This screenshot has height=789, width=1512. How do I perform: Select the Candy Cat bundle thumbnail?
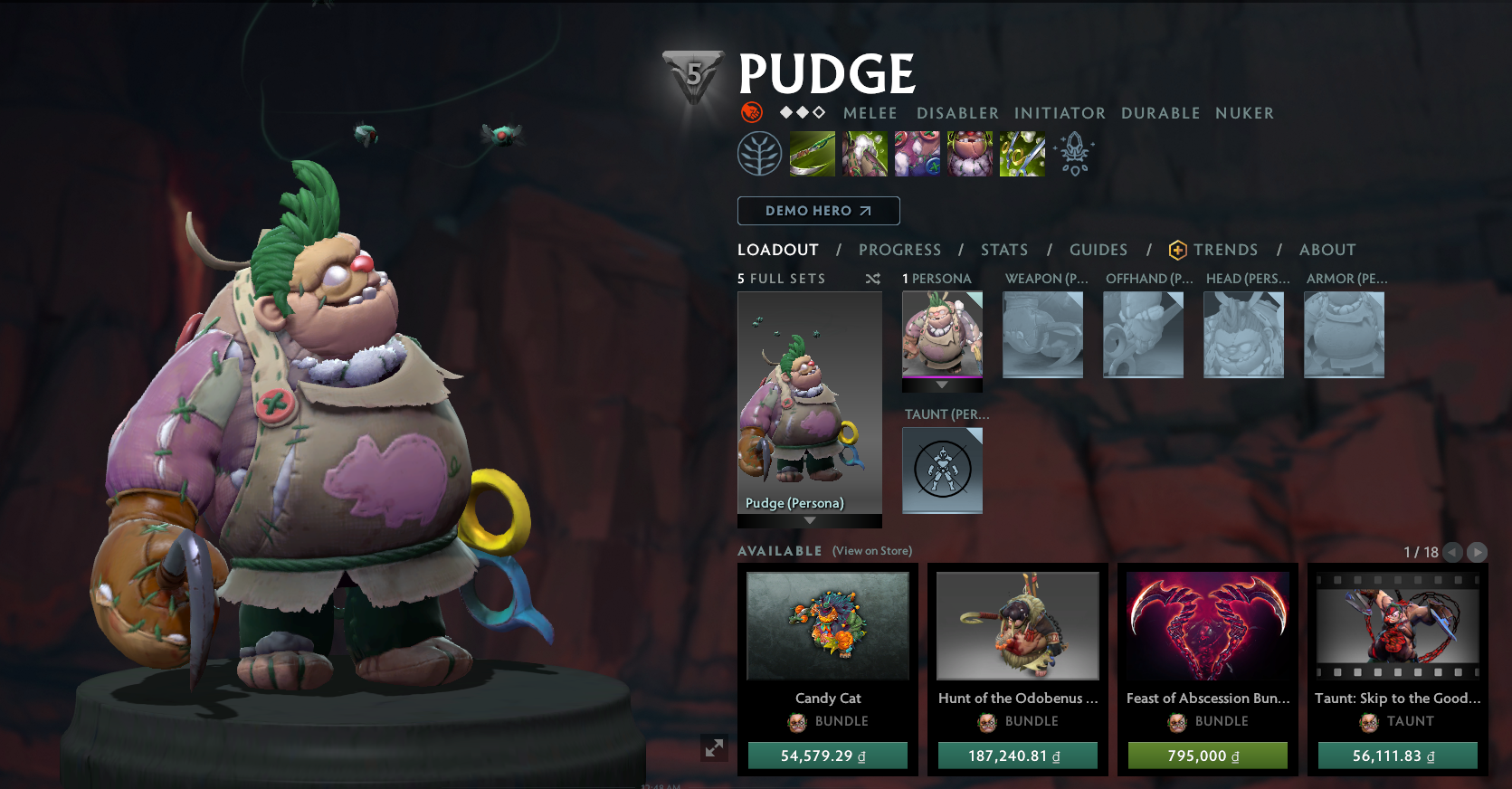(x=827, y=626)
